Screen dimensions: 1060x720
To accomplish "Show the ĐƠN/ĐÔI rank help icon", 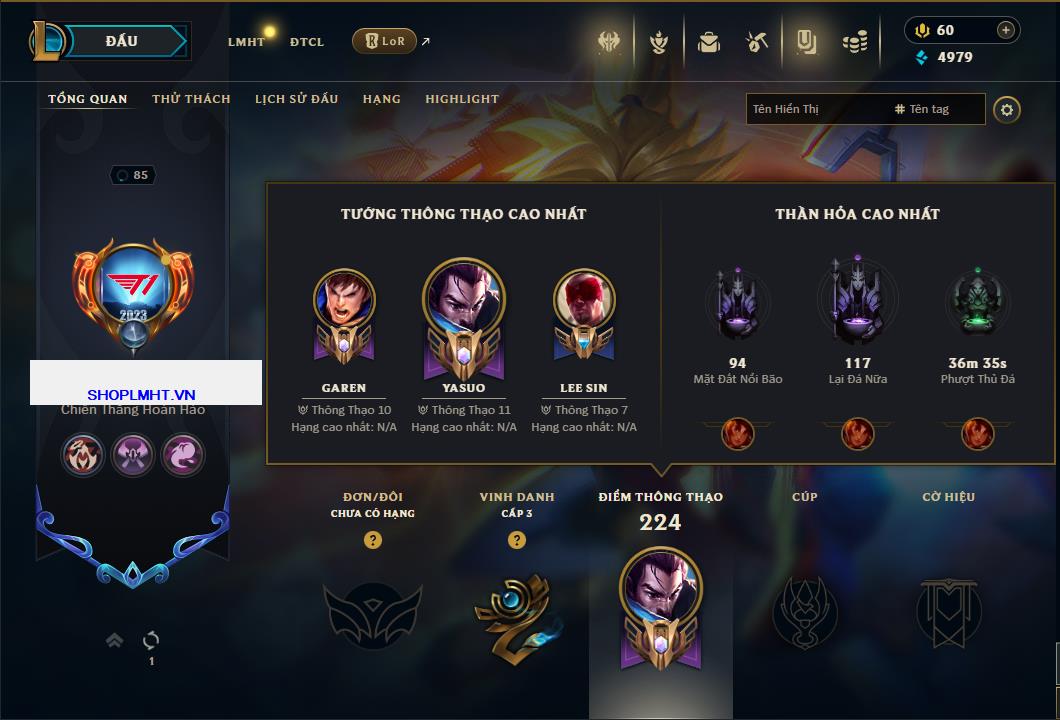I will pyautogui.click(x=373, y=540).
